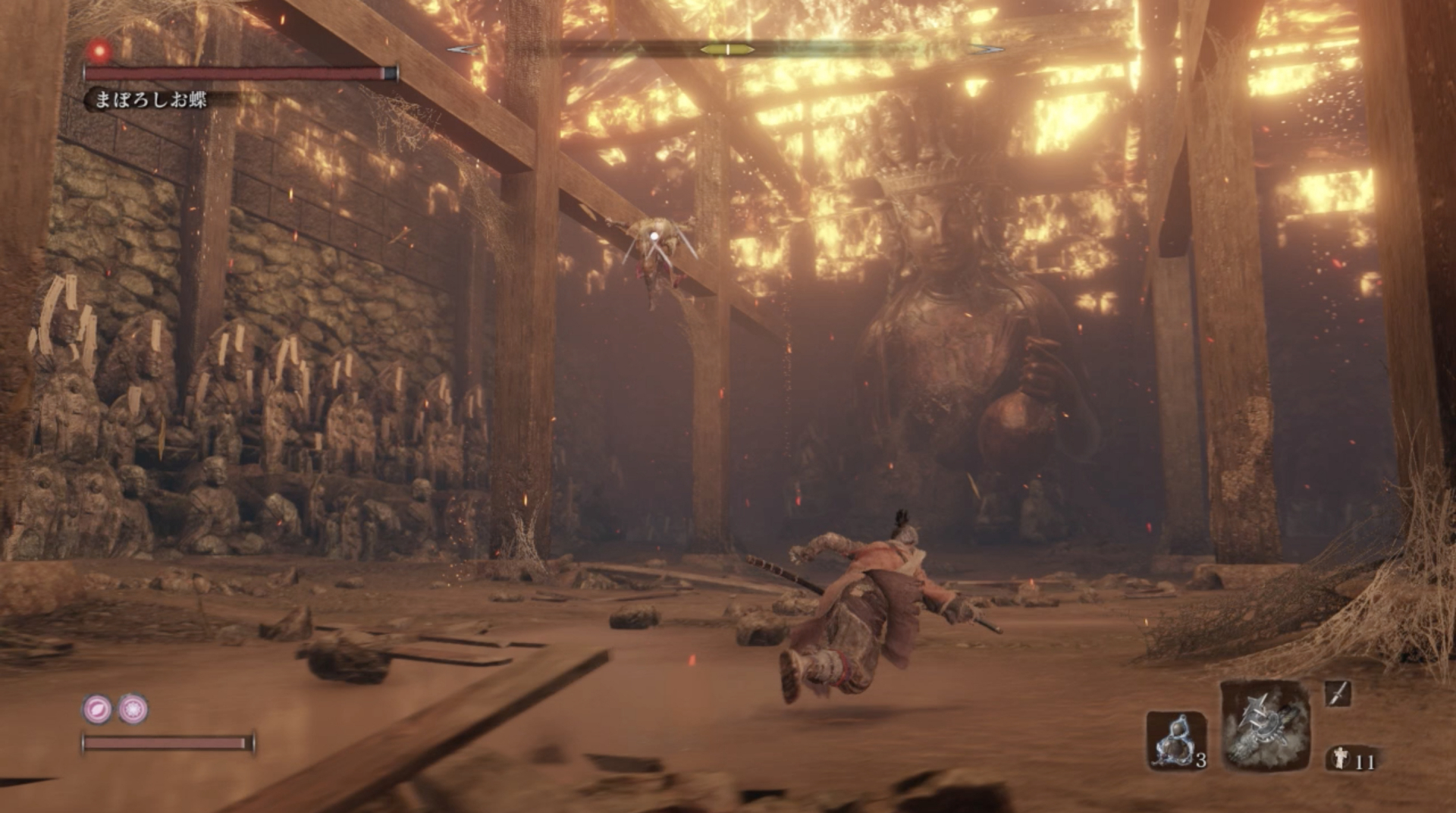
Task: Expand the left arrow on the posture gauge
Action: pos(463,48)
